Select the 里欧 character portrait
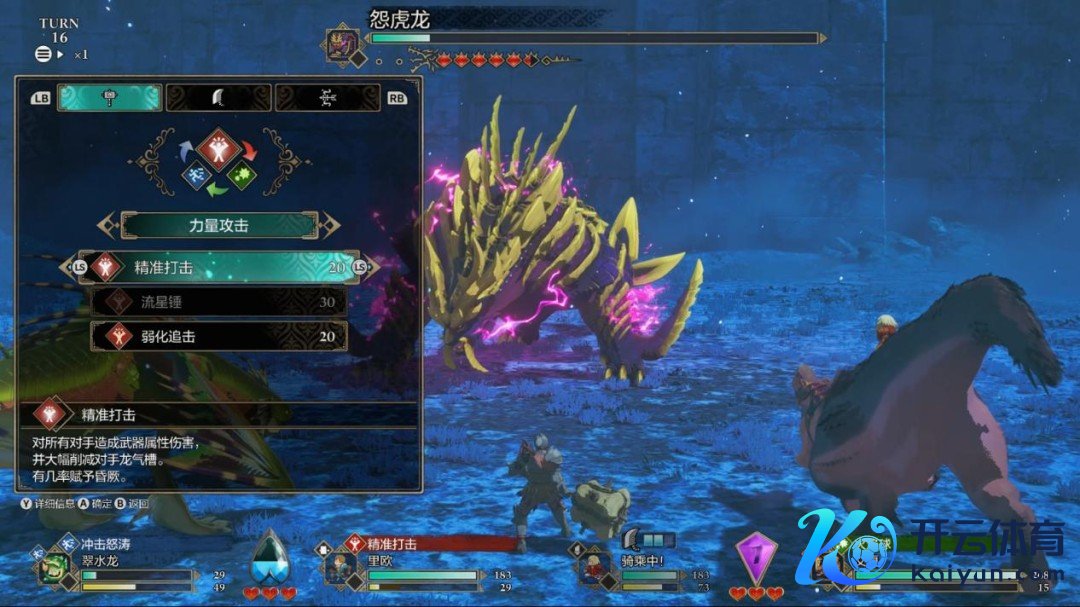This screenshot has width=1080, height=607. [339, 568]
